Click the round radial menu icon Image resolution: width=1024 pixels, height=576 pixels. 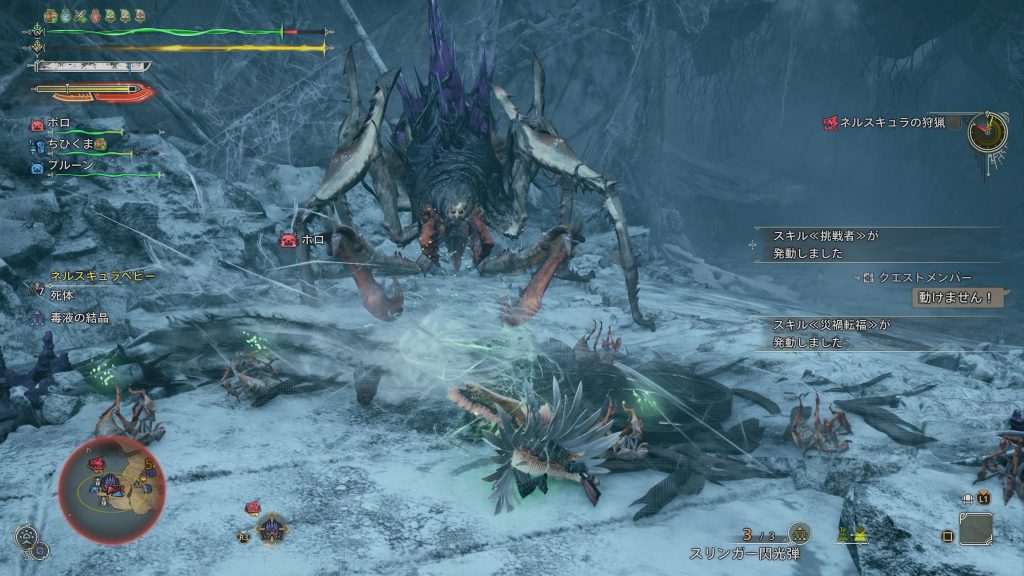[28, 537]
